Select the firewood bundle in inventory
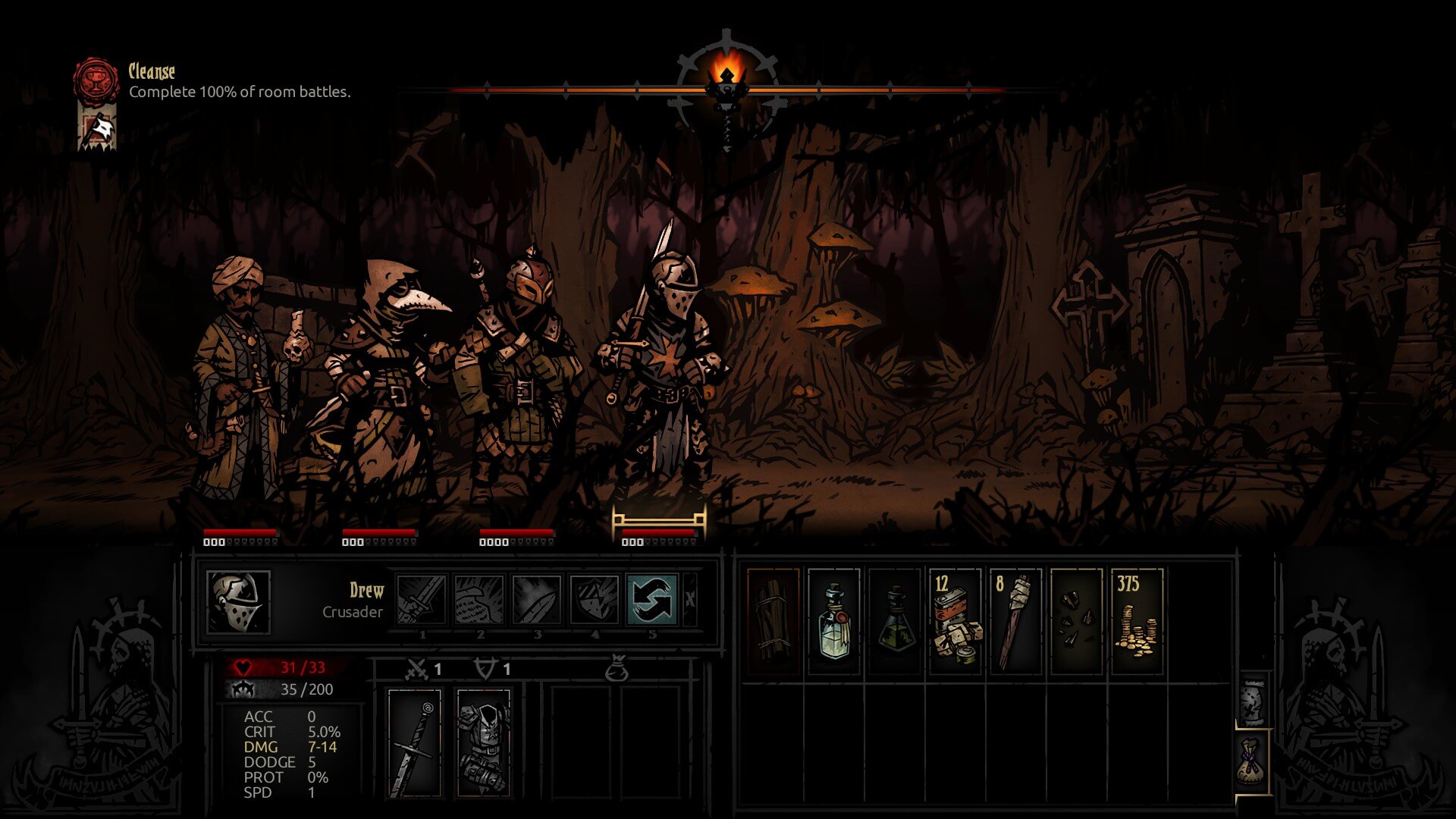Image resolution: width=1456 pixels, height=819 pixels. (773, 621)
